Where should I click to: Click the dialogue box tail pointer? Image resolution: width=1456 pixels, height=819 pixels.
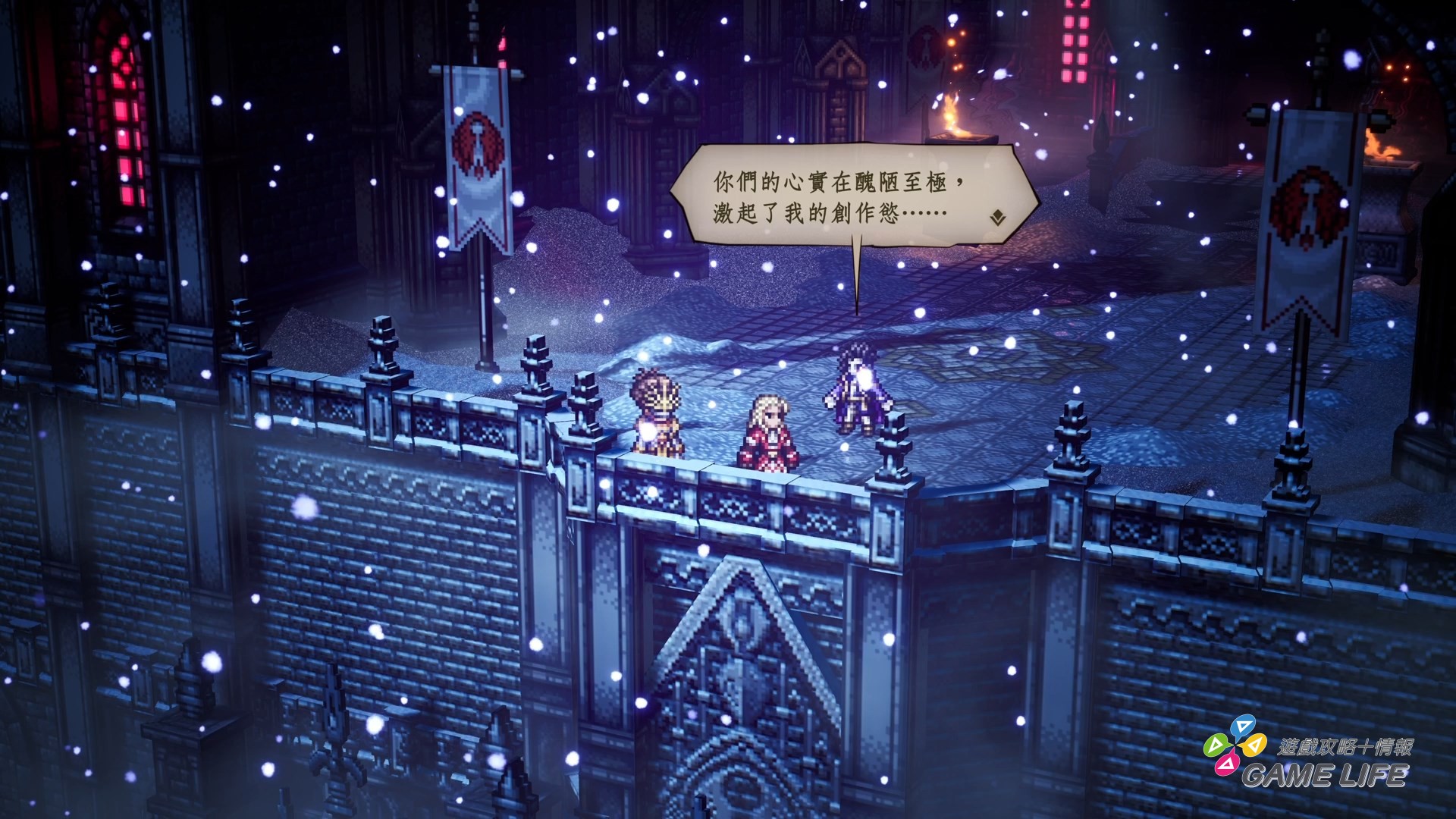pyautogui.click(x=855, y=277)
